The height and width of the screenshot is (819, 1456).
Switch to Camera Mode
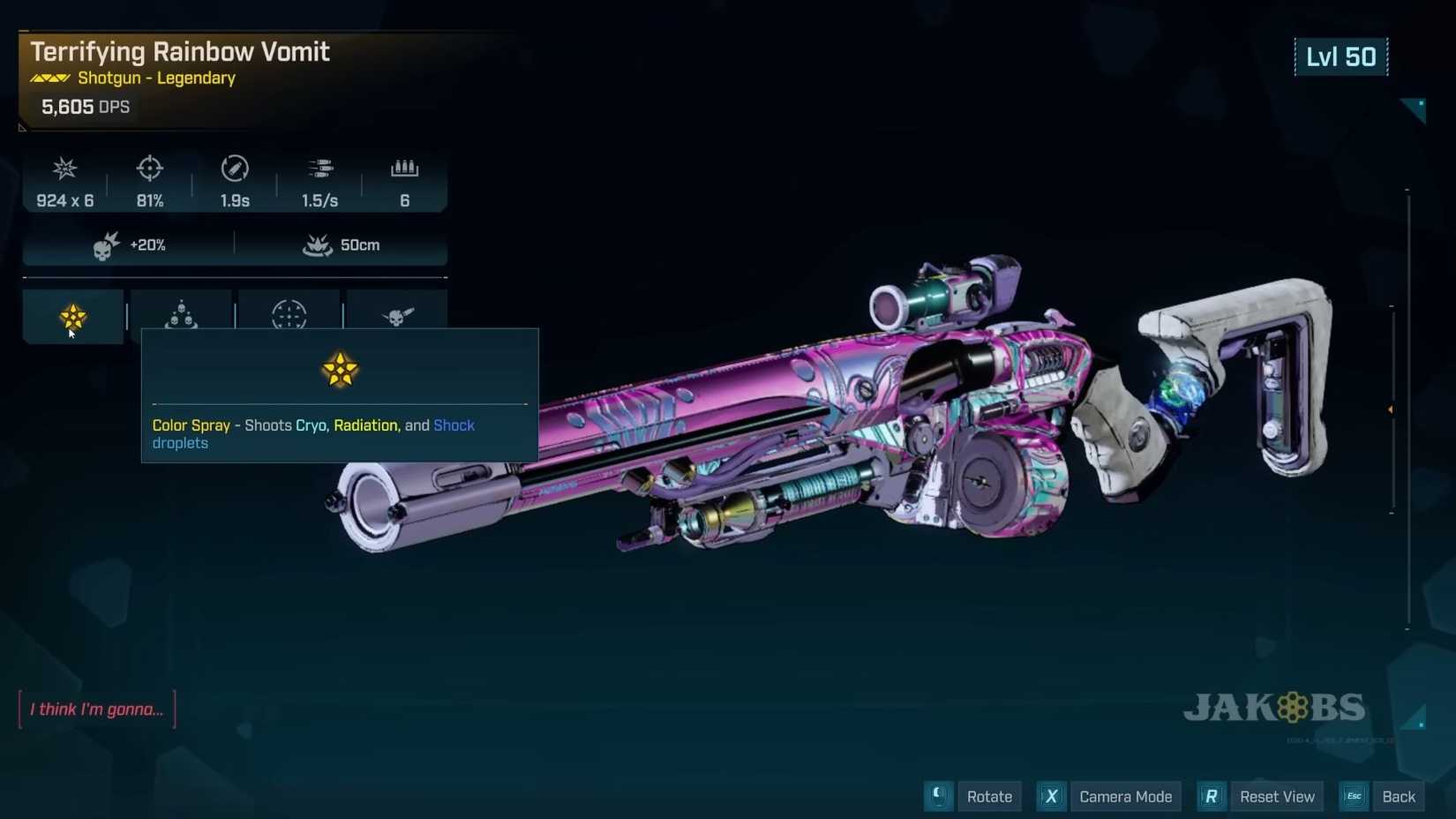point(1125,796)
